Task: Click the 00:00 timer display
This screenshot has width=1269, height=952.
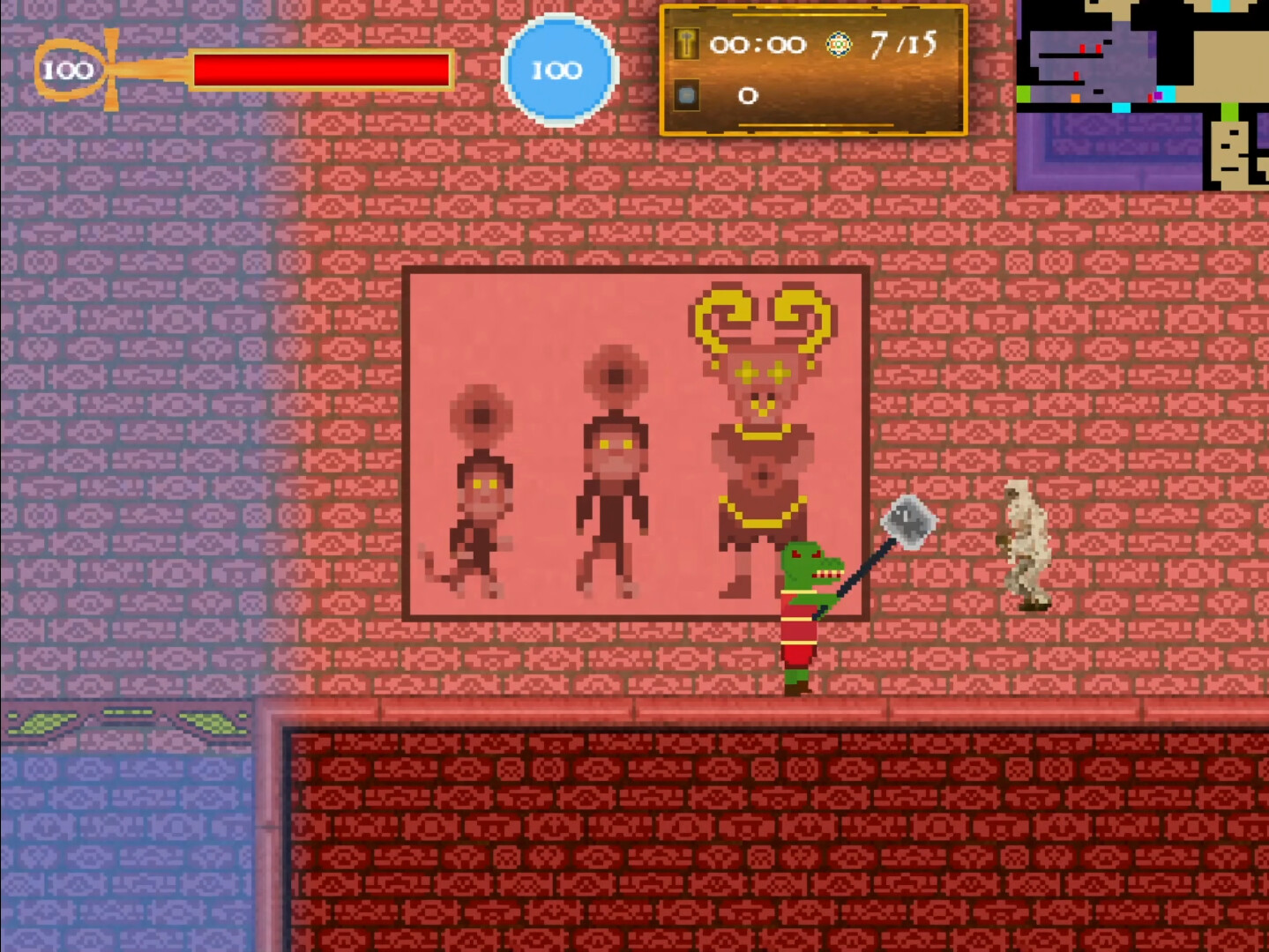Action: click(759, 42)
